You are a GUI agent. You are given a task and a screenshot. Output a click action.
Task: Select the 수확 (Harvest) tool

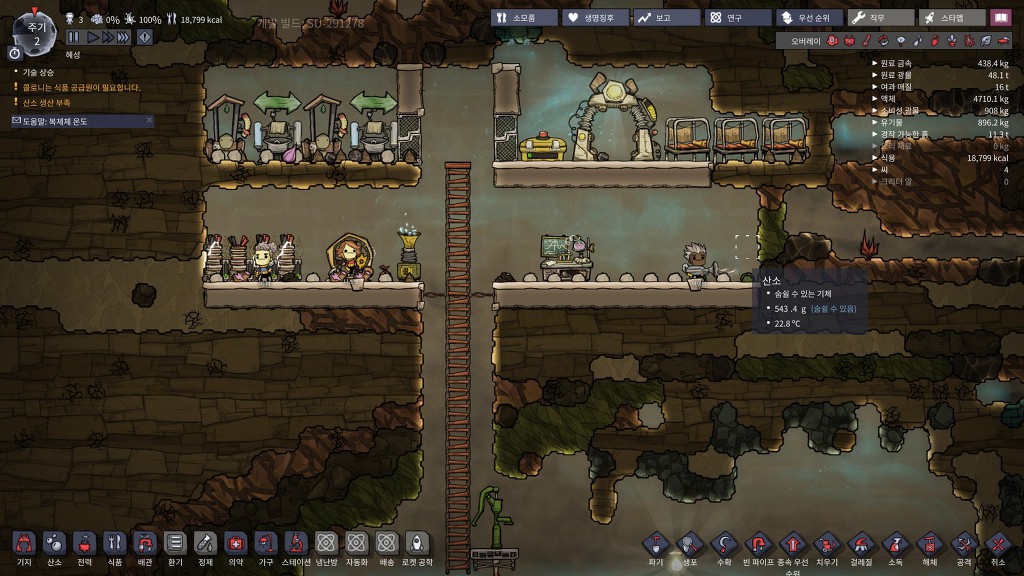(x=724, y=545)
